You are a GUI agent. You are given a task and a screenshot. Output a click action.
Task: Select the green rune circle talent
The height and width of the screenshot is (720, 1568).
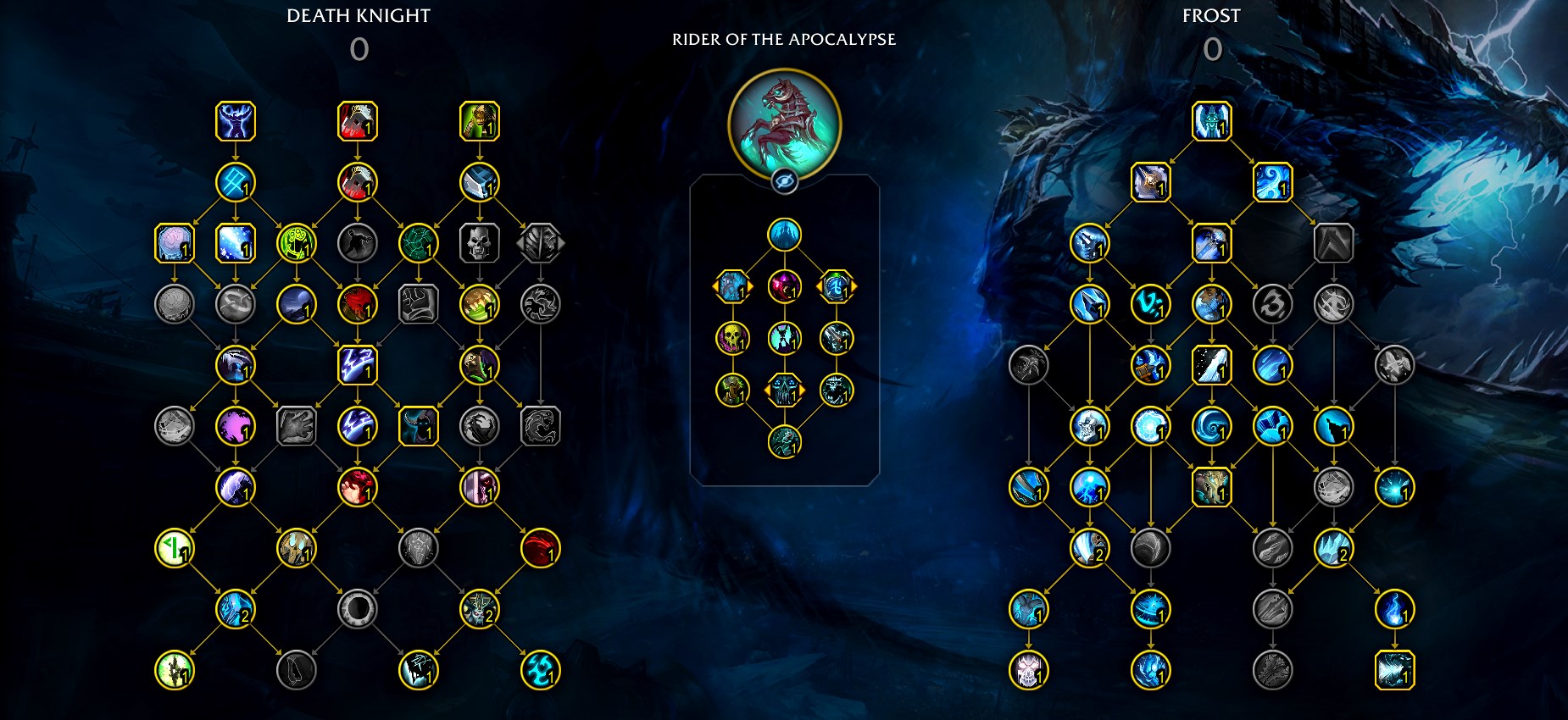297,243
